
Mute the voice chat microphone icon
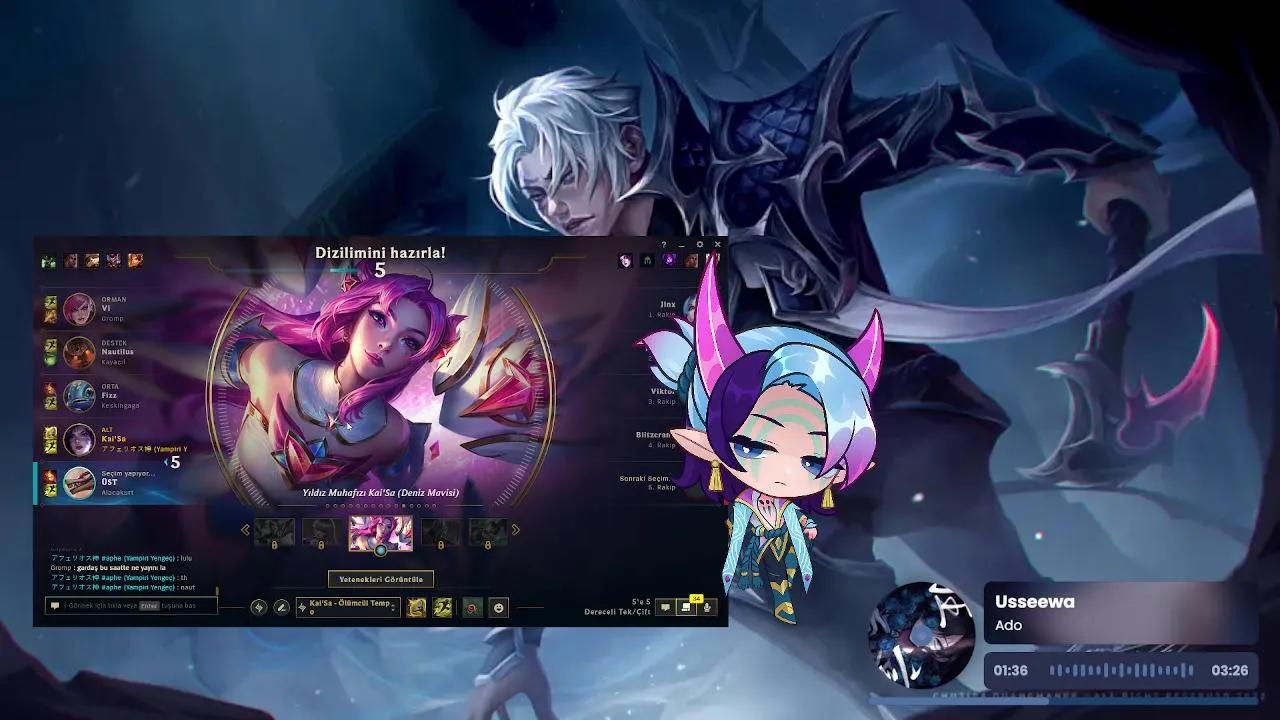tap(707, 606)
